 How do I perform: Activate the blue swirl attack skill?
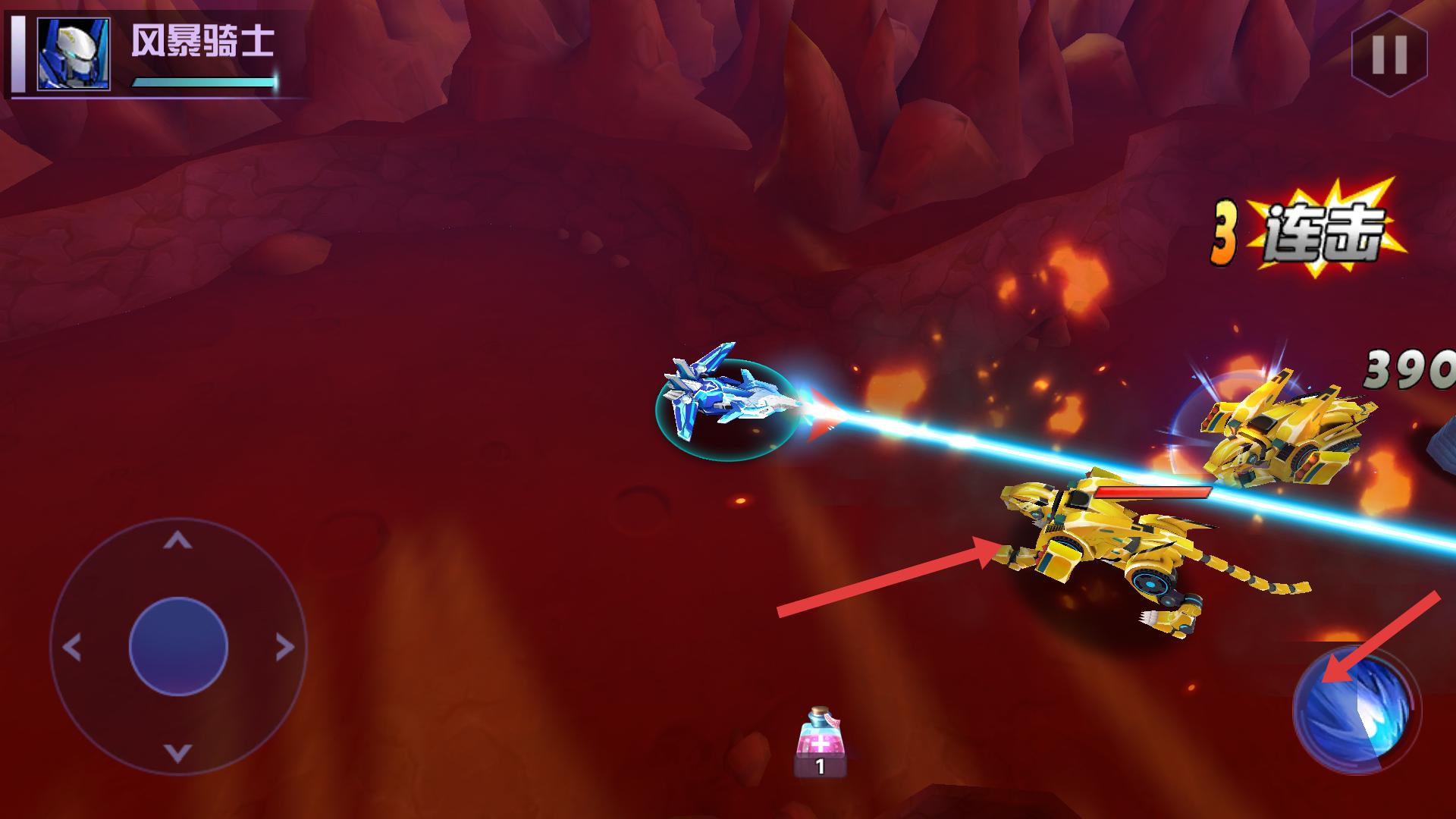pyautogui.click(x=1356, y=711)
